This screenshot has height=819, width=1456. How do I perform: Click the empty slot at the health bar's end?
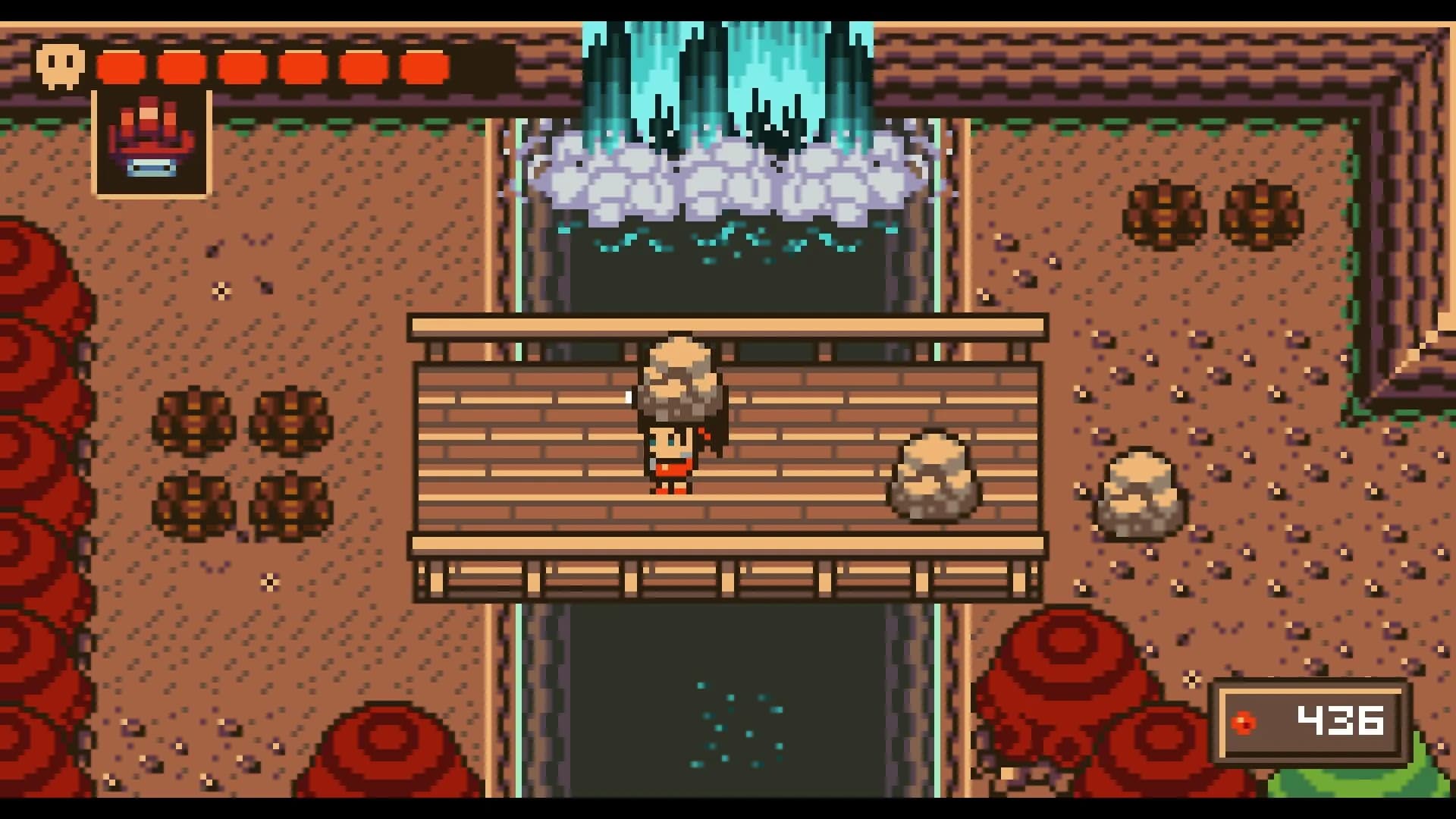(x=483, y=65)
